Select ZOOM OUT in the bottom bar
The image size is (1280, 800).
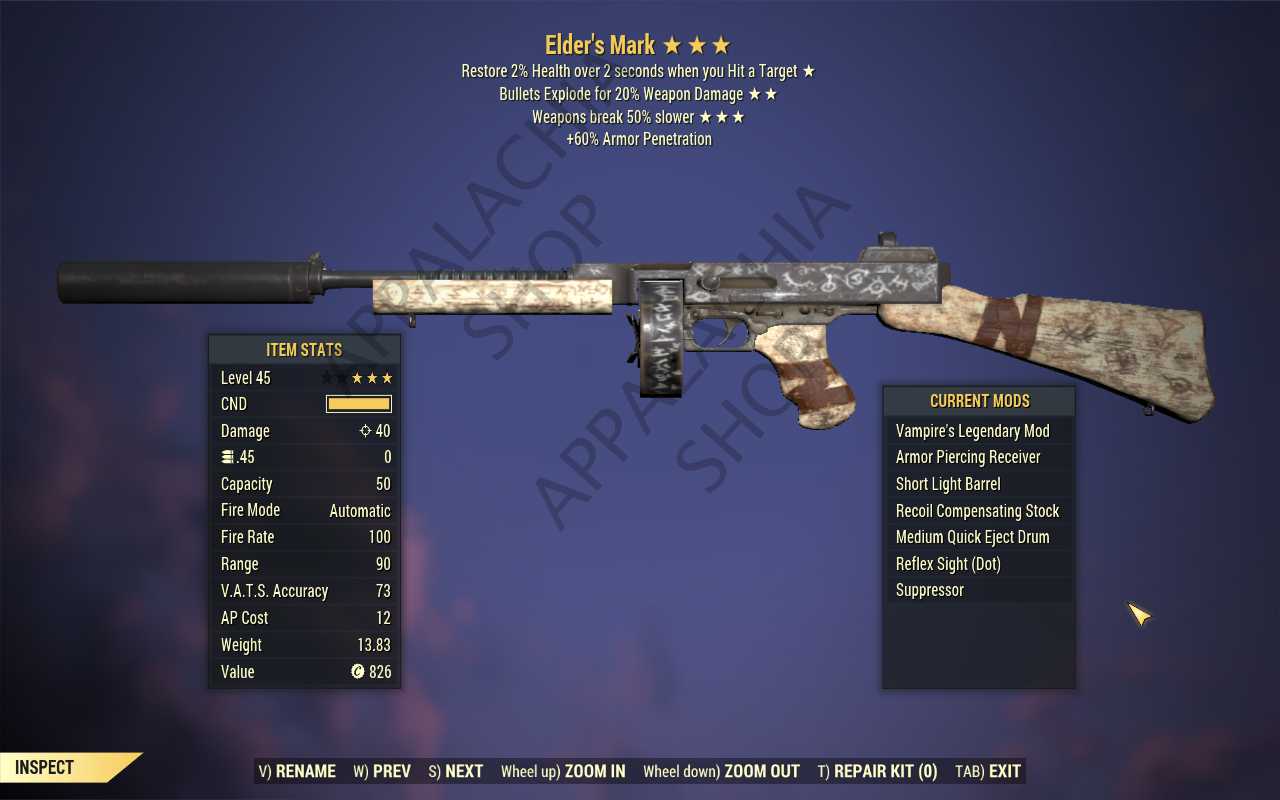click(x=721, y=771)
